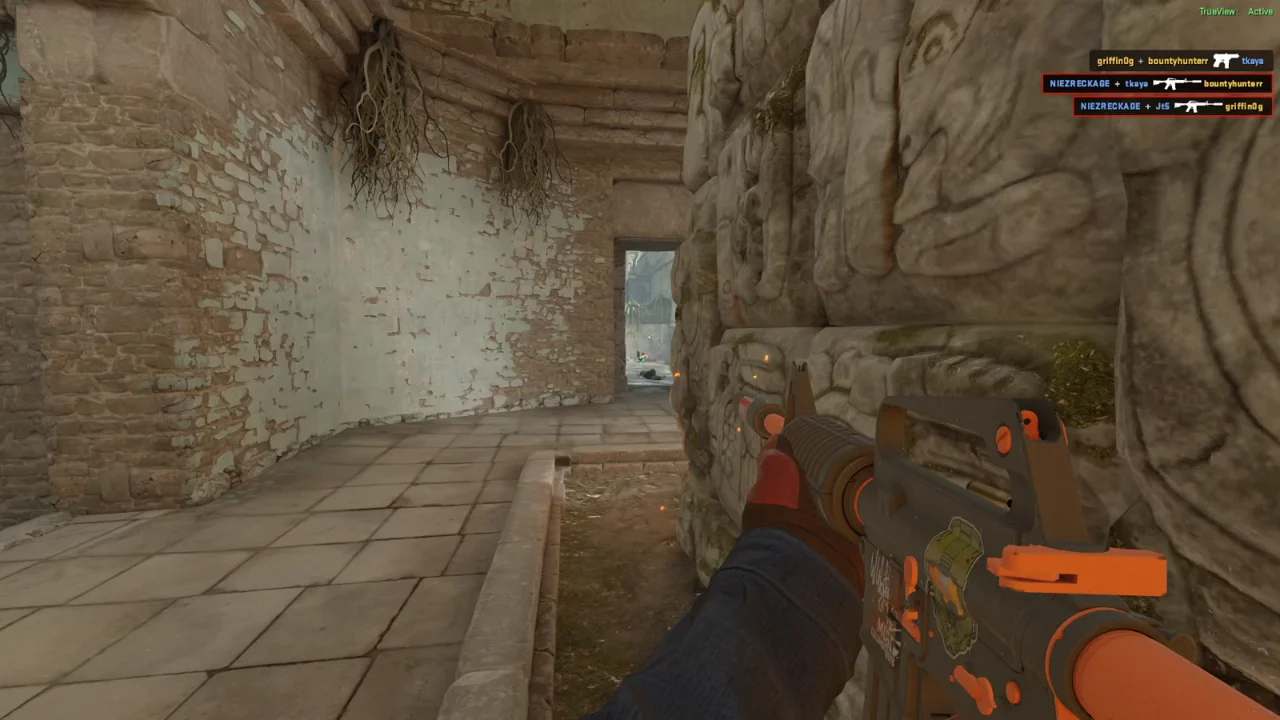Click NIEZRECKAGE in the middle kill feed row
This screenshot has width=1280, height=720.
[x=1080, y=83]
